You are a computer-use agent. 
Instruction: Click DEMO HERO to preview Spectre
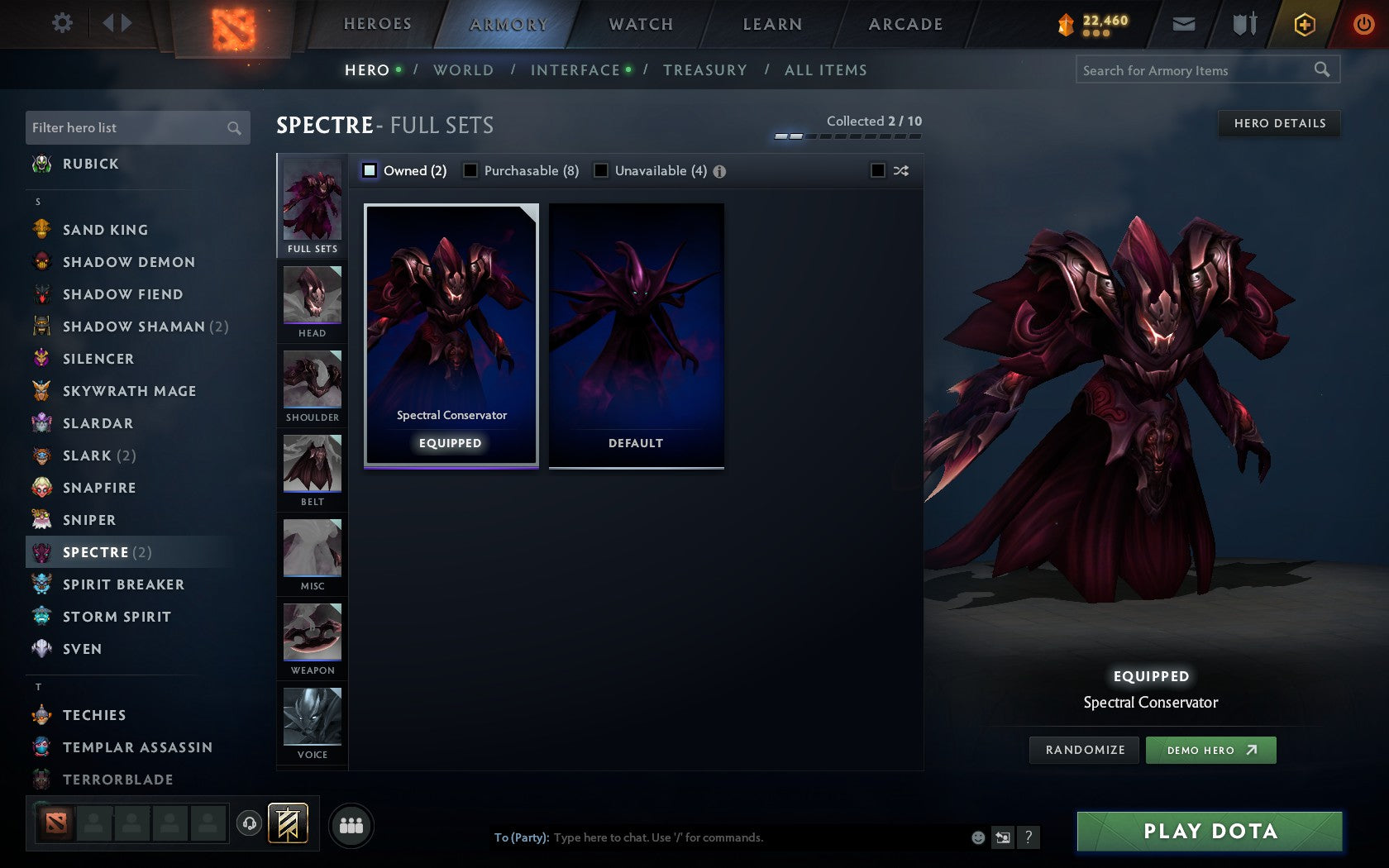[x=1210, y=750]
